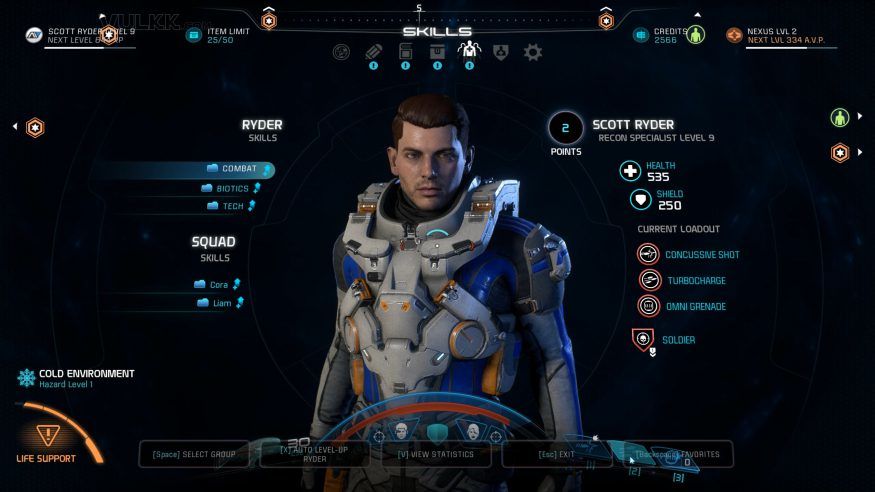The image size is (875, 492).
Task: Open Ryder's Biotics skill group
Action: [233, 188]
